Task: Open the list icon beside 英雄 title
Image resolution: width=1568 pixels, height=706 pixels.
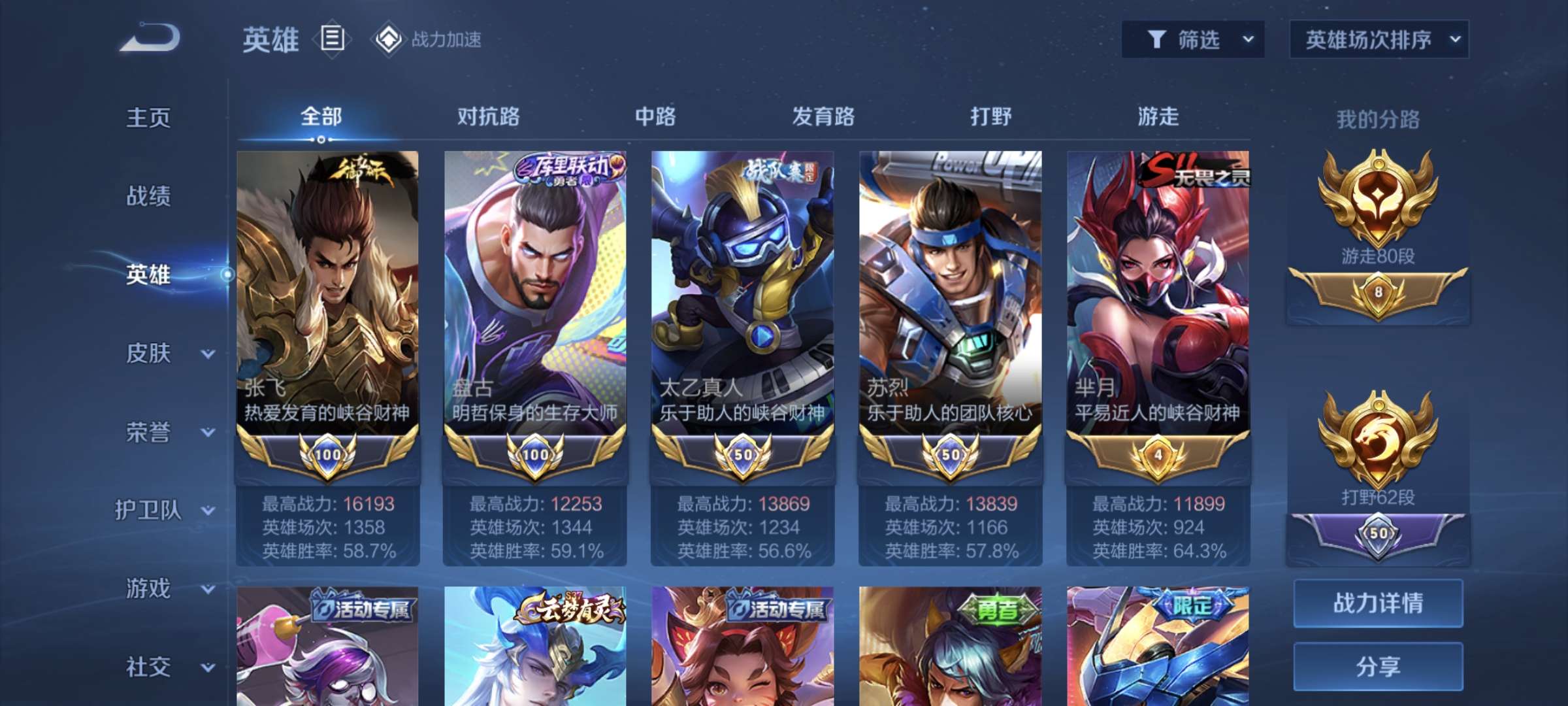Action: tap(332, 39)
